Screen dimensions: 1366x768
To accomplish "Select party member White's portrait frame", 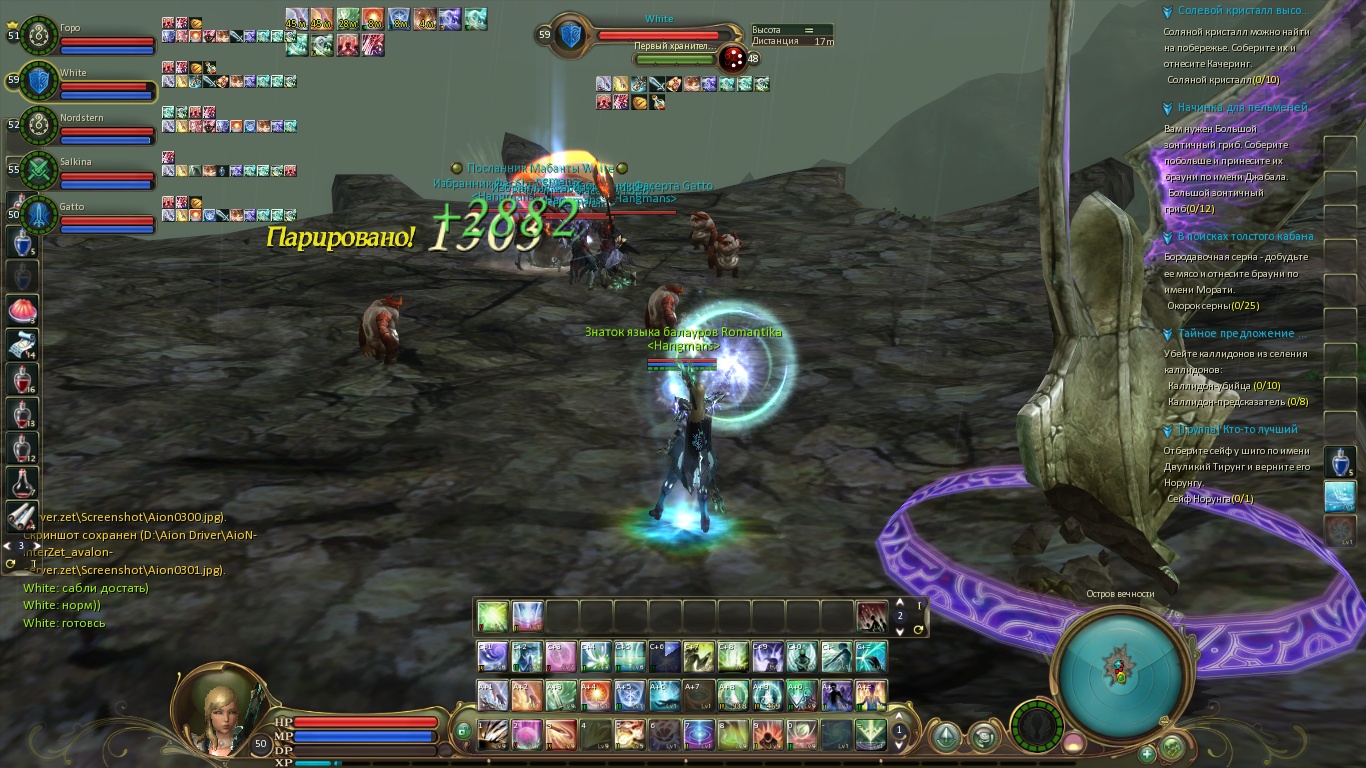I will [x=38, y=81].
